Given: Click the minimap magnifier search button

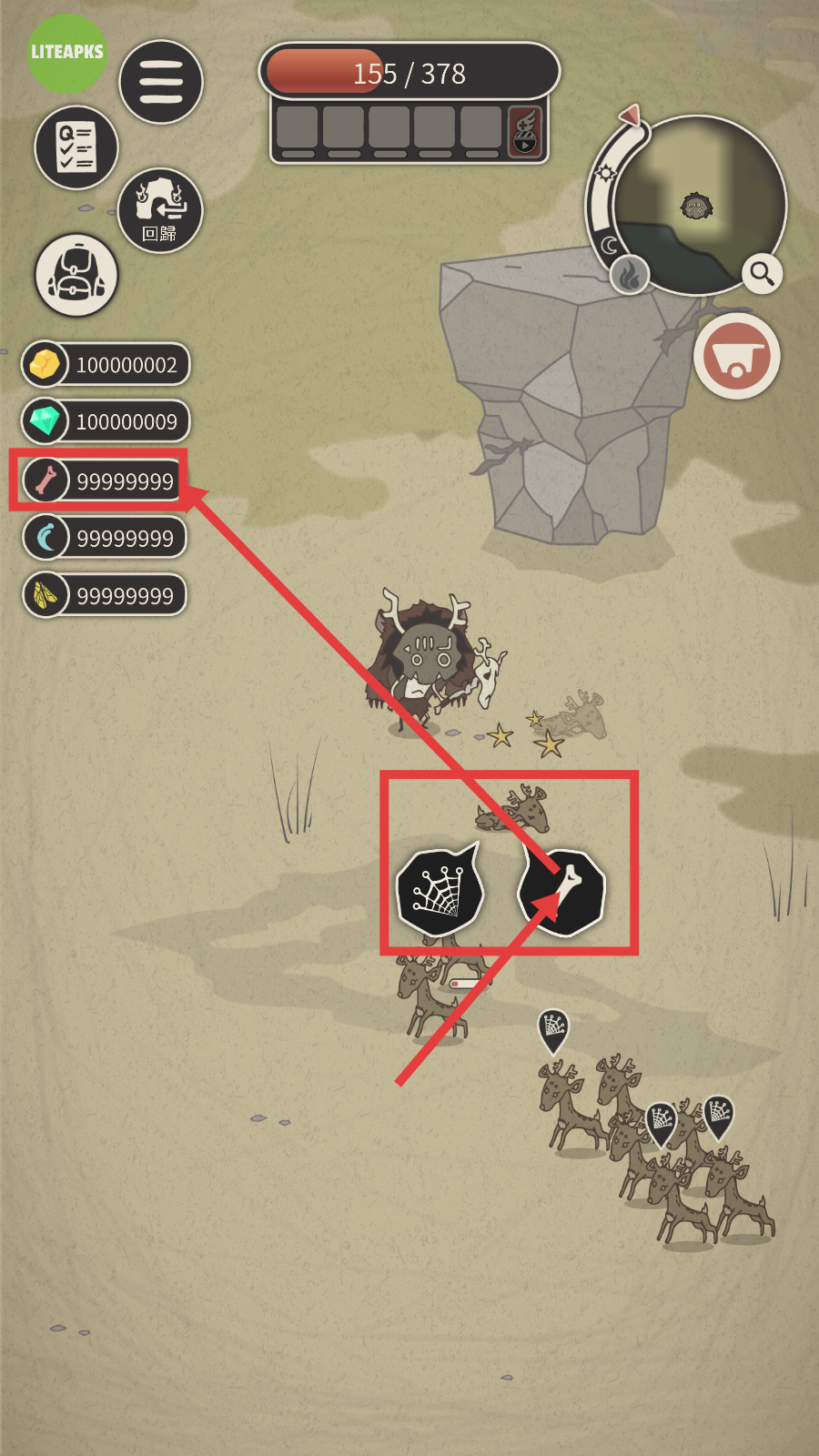Looking at the screenshot, I should click(x=762, y=273).
